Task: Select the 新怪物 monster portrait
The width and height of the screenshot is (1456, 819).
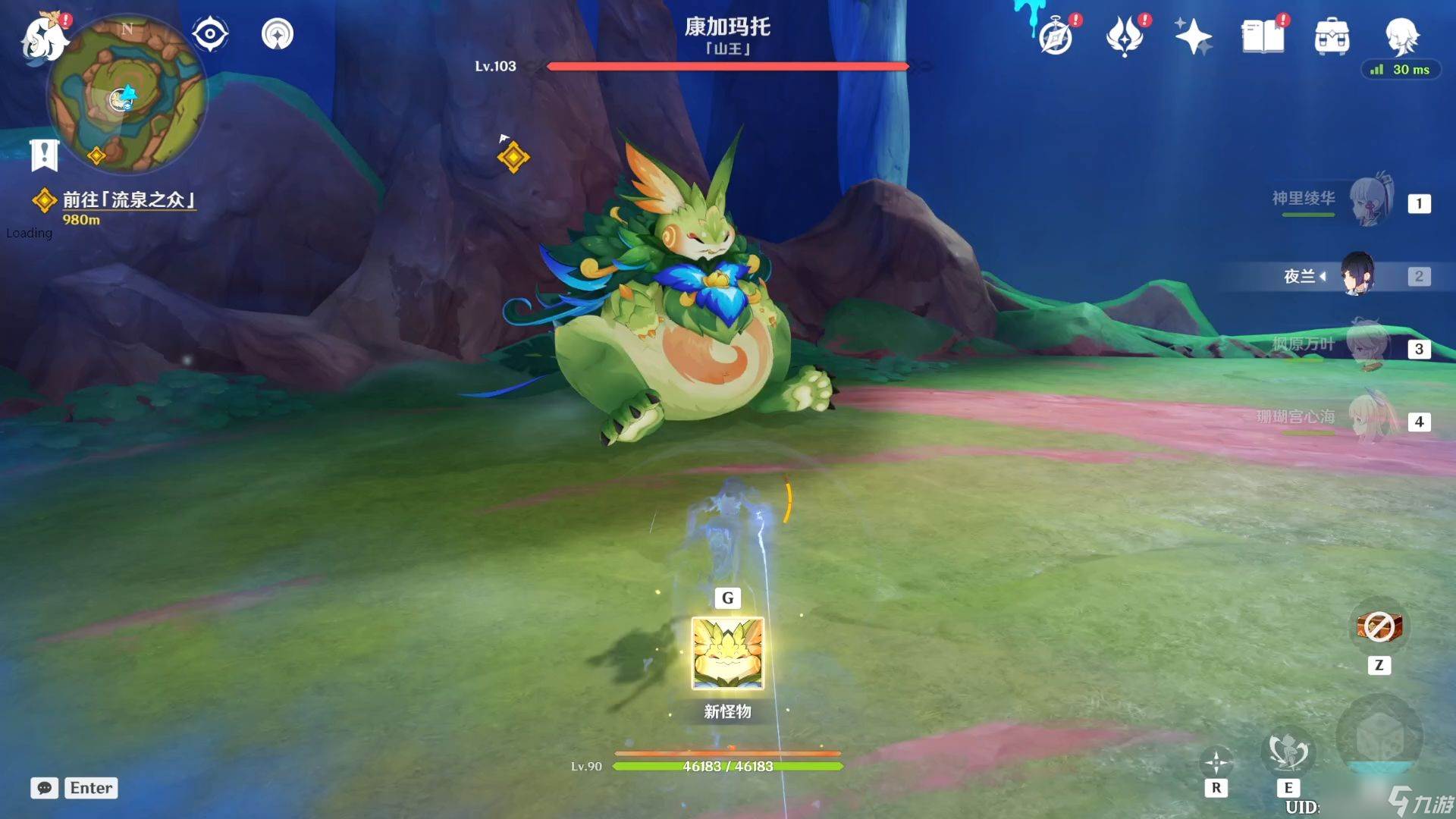Action: [x=727, y=653]
